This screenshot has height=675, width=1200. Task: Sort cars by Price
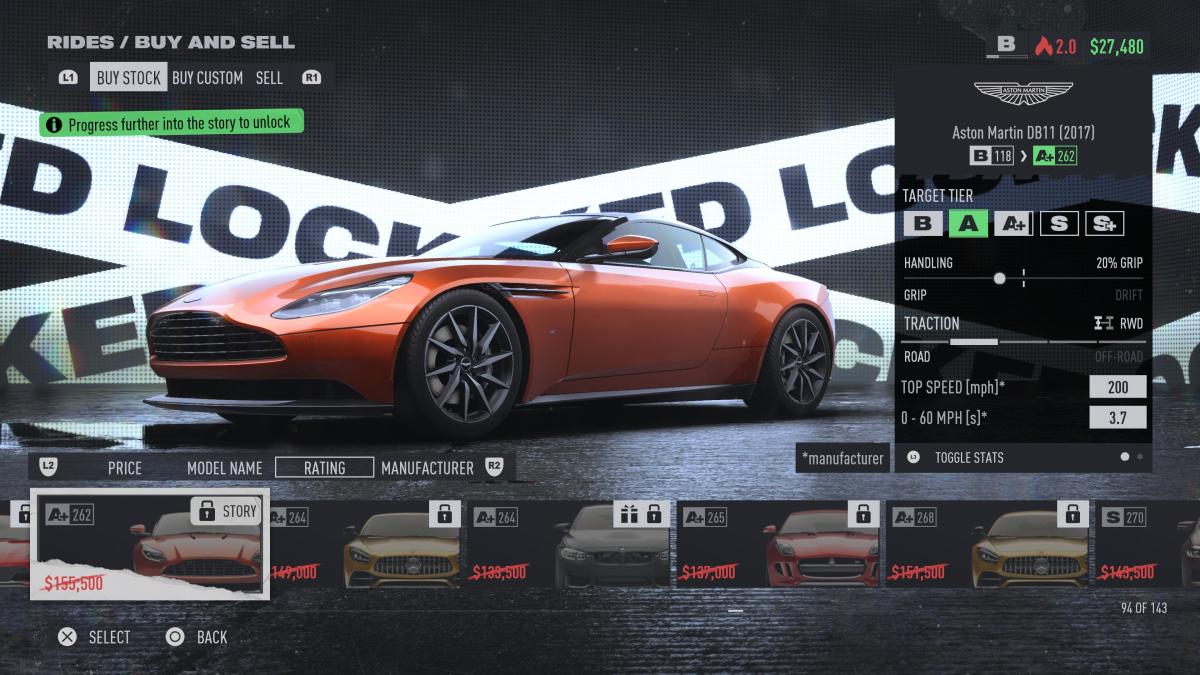click(x=125, y=467)
